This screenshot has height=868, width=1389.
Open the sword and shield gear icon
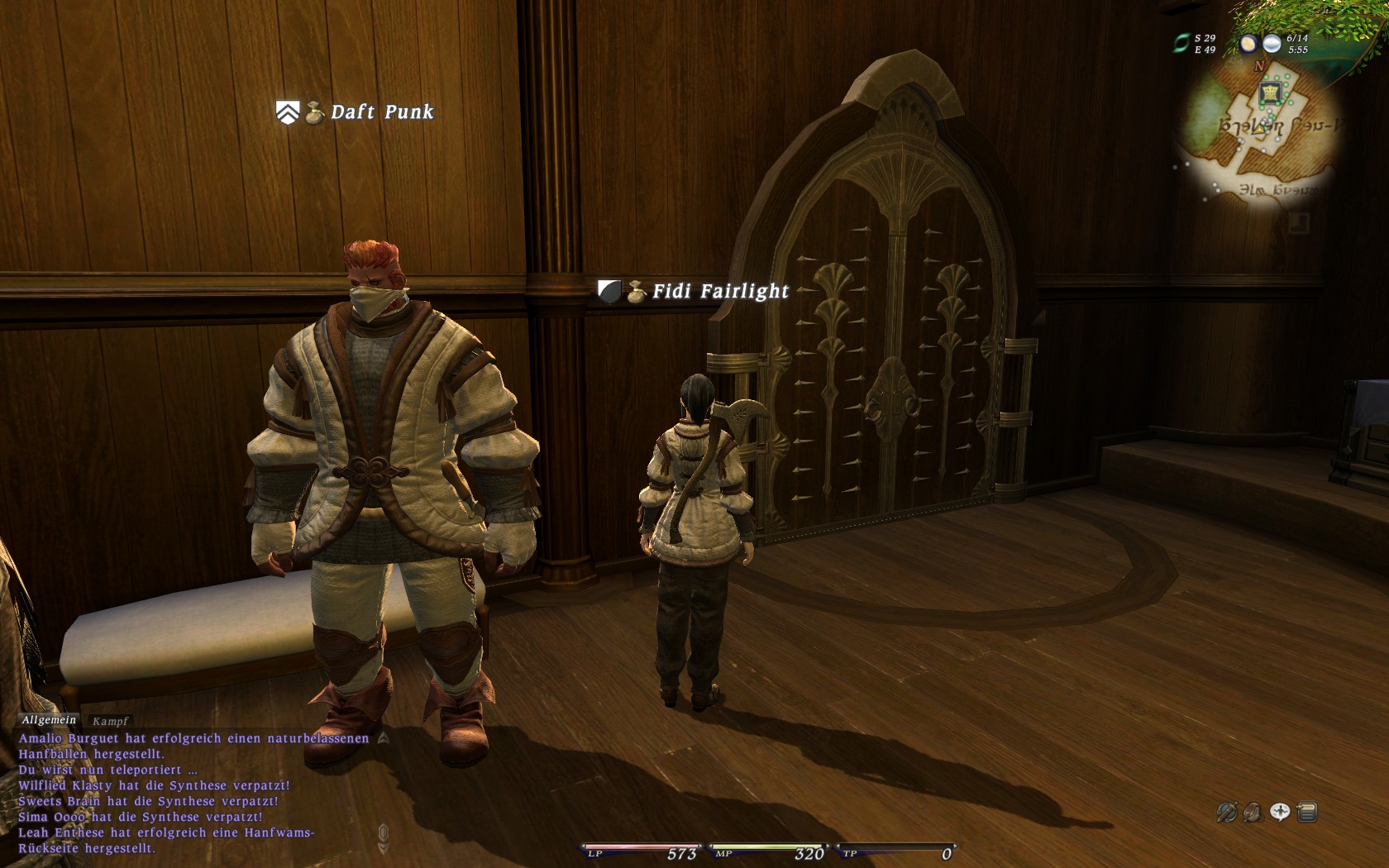(x=1226, y=813)
